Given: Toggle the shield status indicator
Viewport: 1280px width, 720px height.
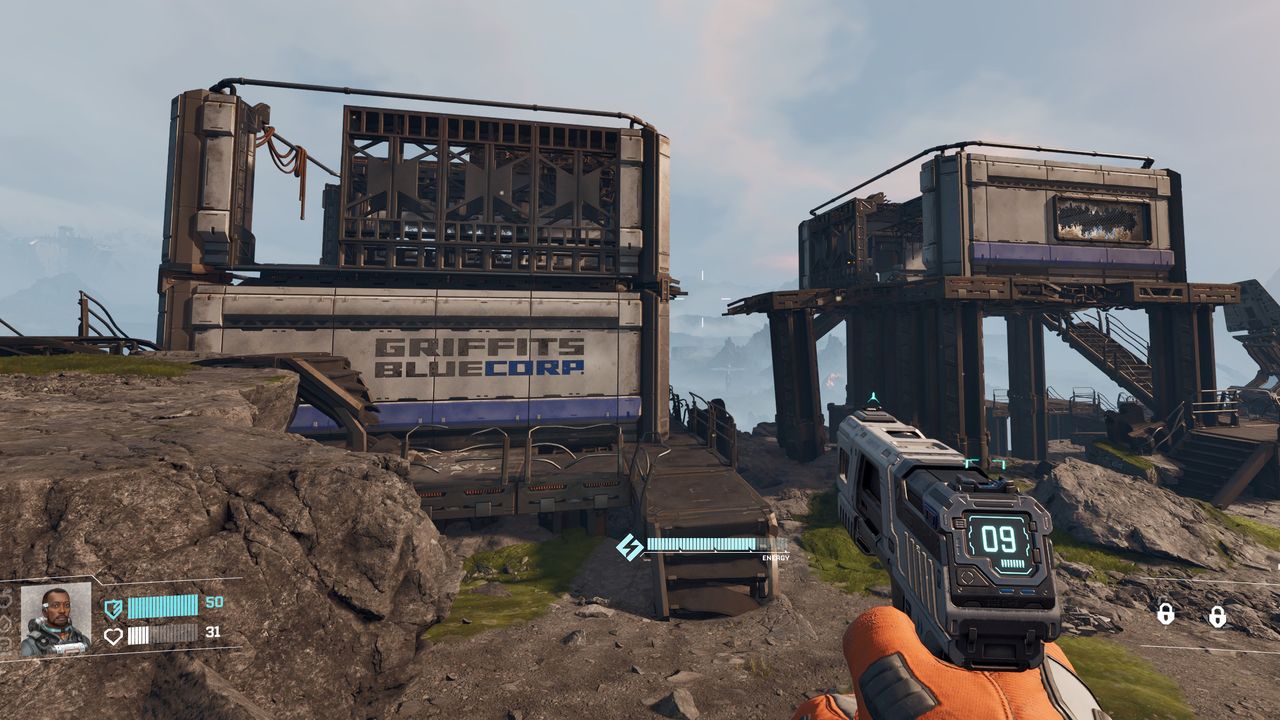Looking at the screenshot, I should click(x=113, y=606).
